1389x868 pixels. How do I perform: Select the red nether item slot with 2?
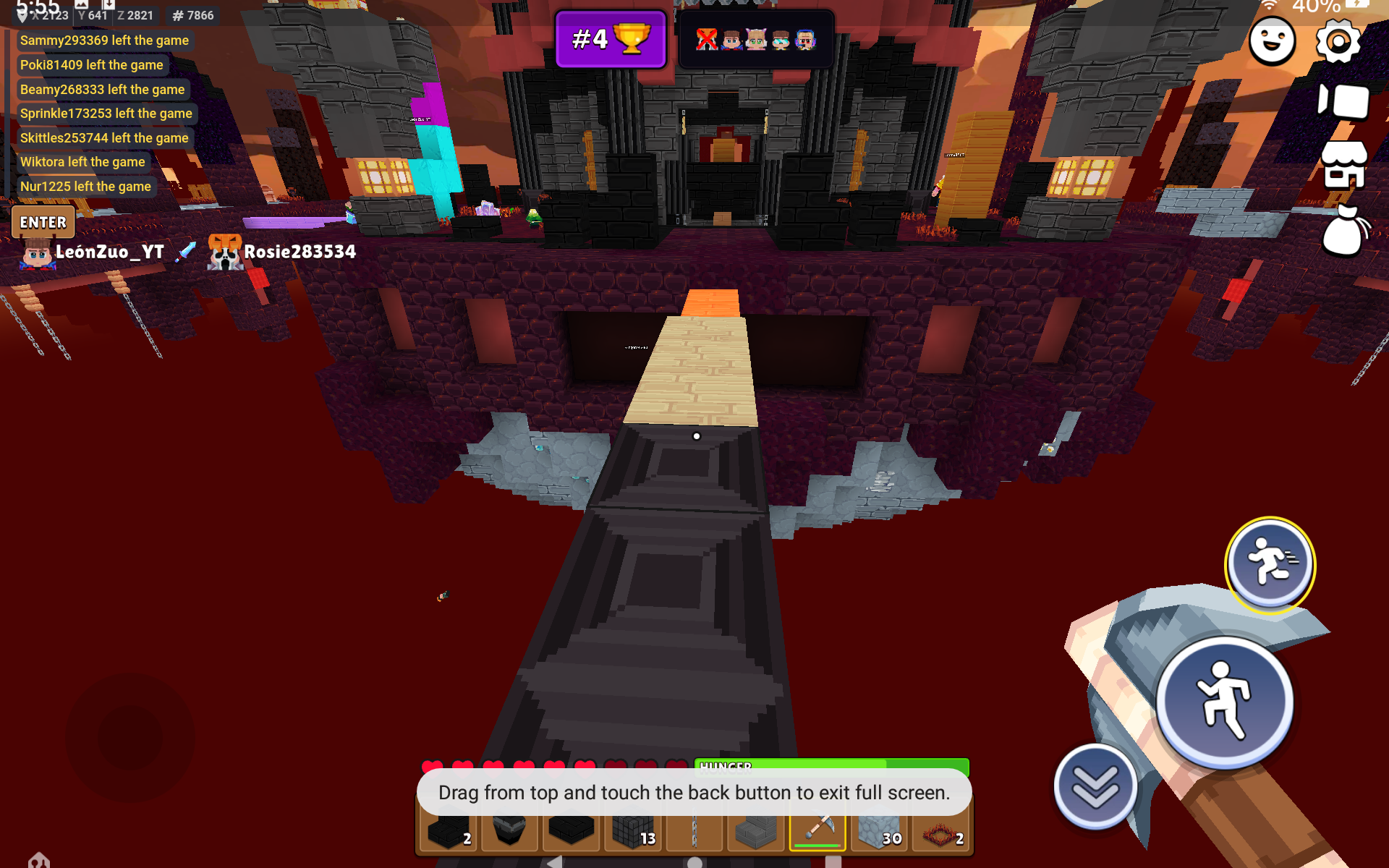click(940, 832)
